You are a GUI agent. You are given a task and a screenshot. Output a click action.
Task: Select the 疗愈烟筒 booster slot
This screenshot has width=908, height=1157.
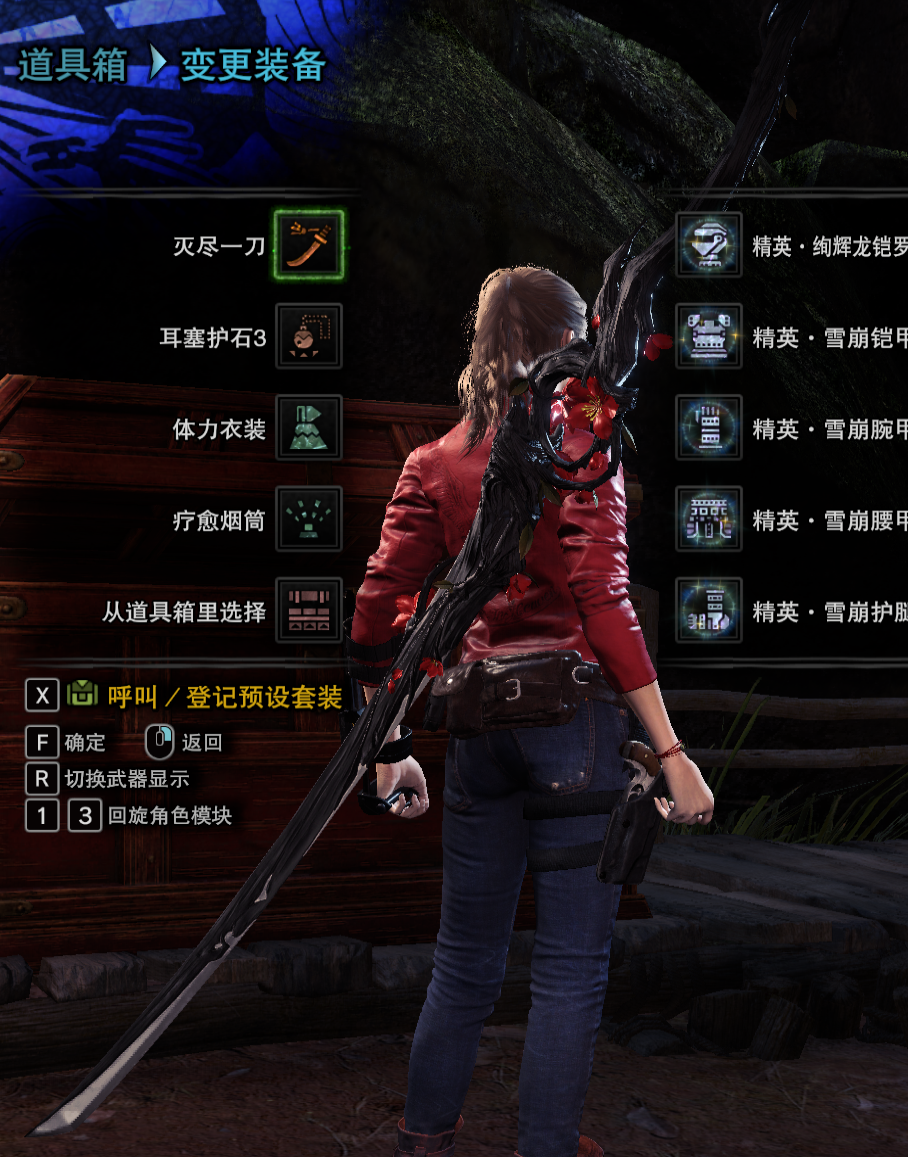coord(308,519)
